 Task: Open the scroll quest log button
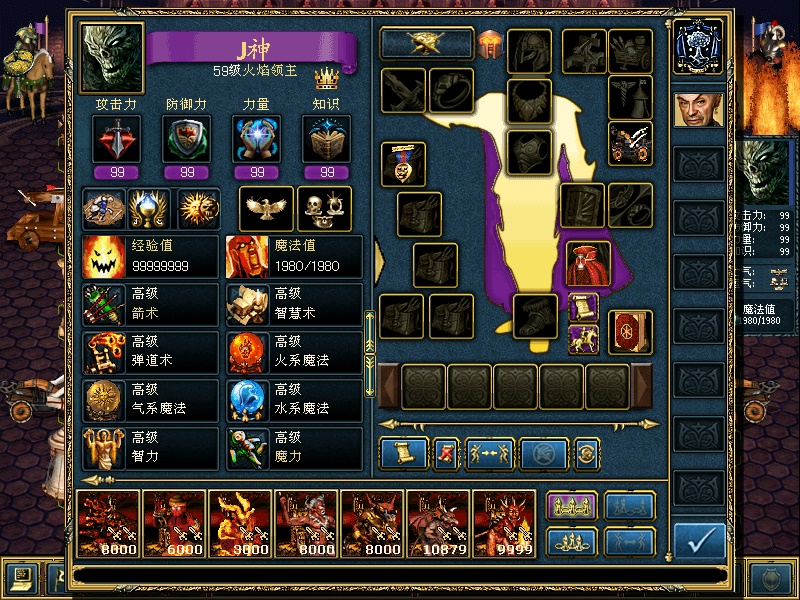(404, 454)
